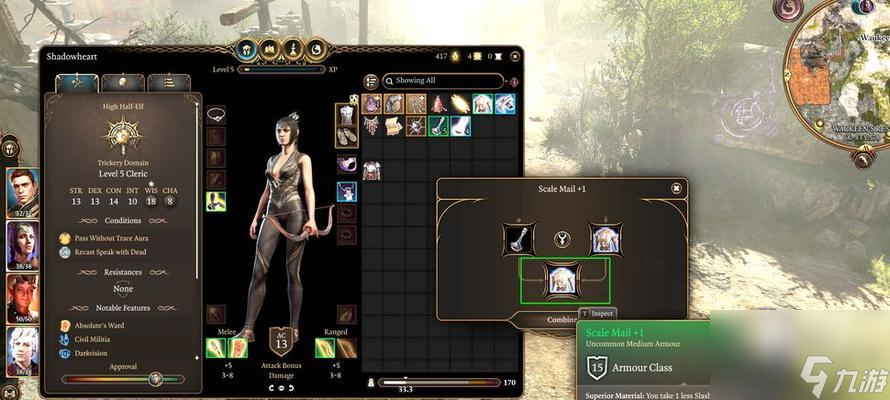Click the boots equipment slot
This screenshot has width=890, height=400.
(346, 137)
